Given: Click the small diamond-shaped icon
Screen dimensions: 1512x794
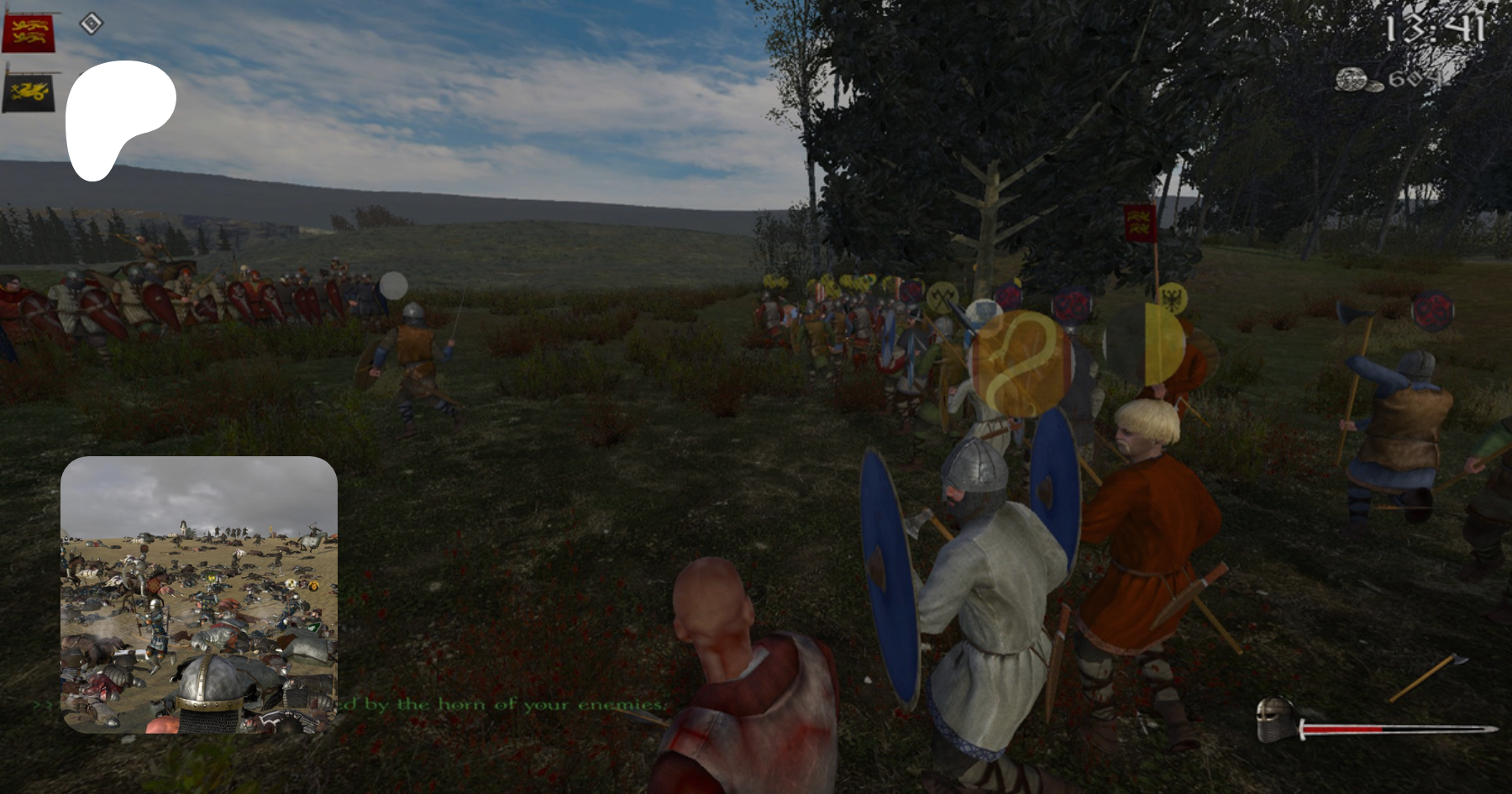Looking at the screenshot, I should tap(91, 24).
